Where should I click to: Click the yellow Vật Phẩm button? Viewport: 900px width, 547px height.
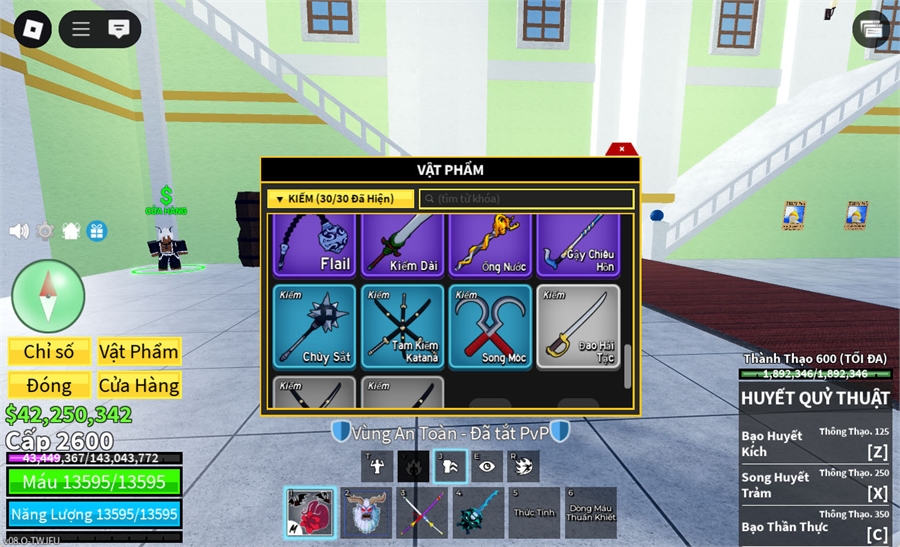(139, 351)
